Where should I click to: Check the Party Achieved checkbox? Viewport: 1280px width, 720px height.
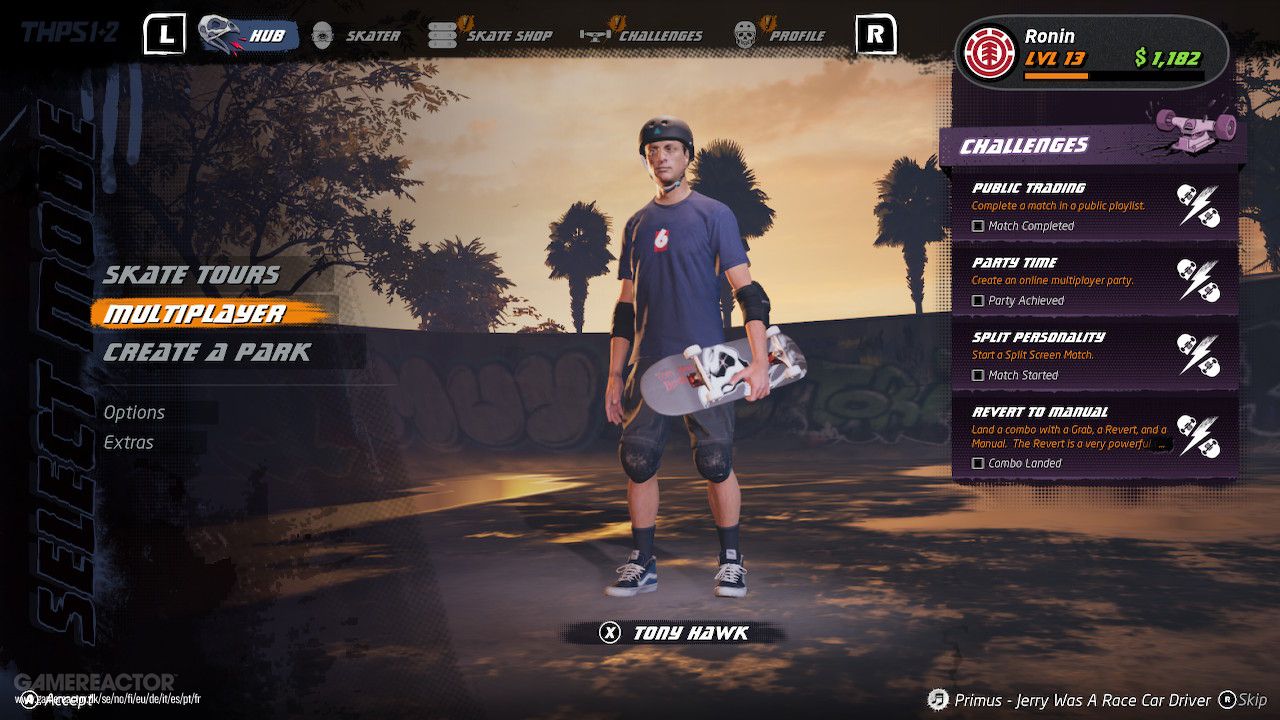click(x=976, y=301)
